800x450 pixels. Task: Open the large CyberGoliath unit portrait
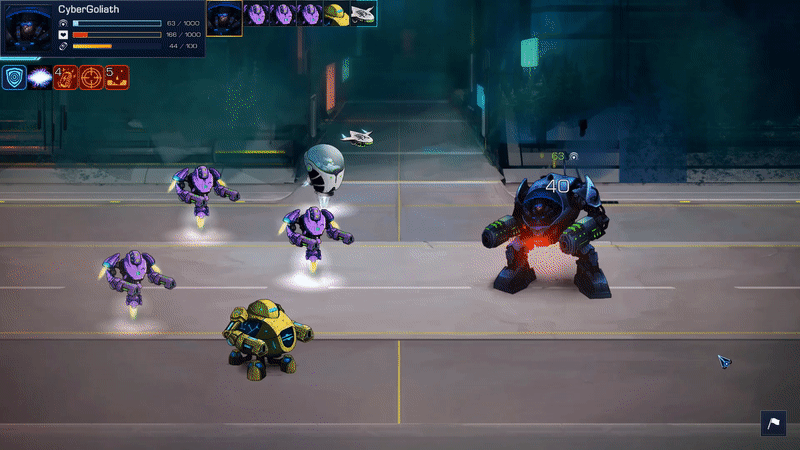coord(27,27)
